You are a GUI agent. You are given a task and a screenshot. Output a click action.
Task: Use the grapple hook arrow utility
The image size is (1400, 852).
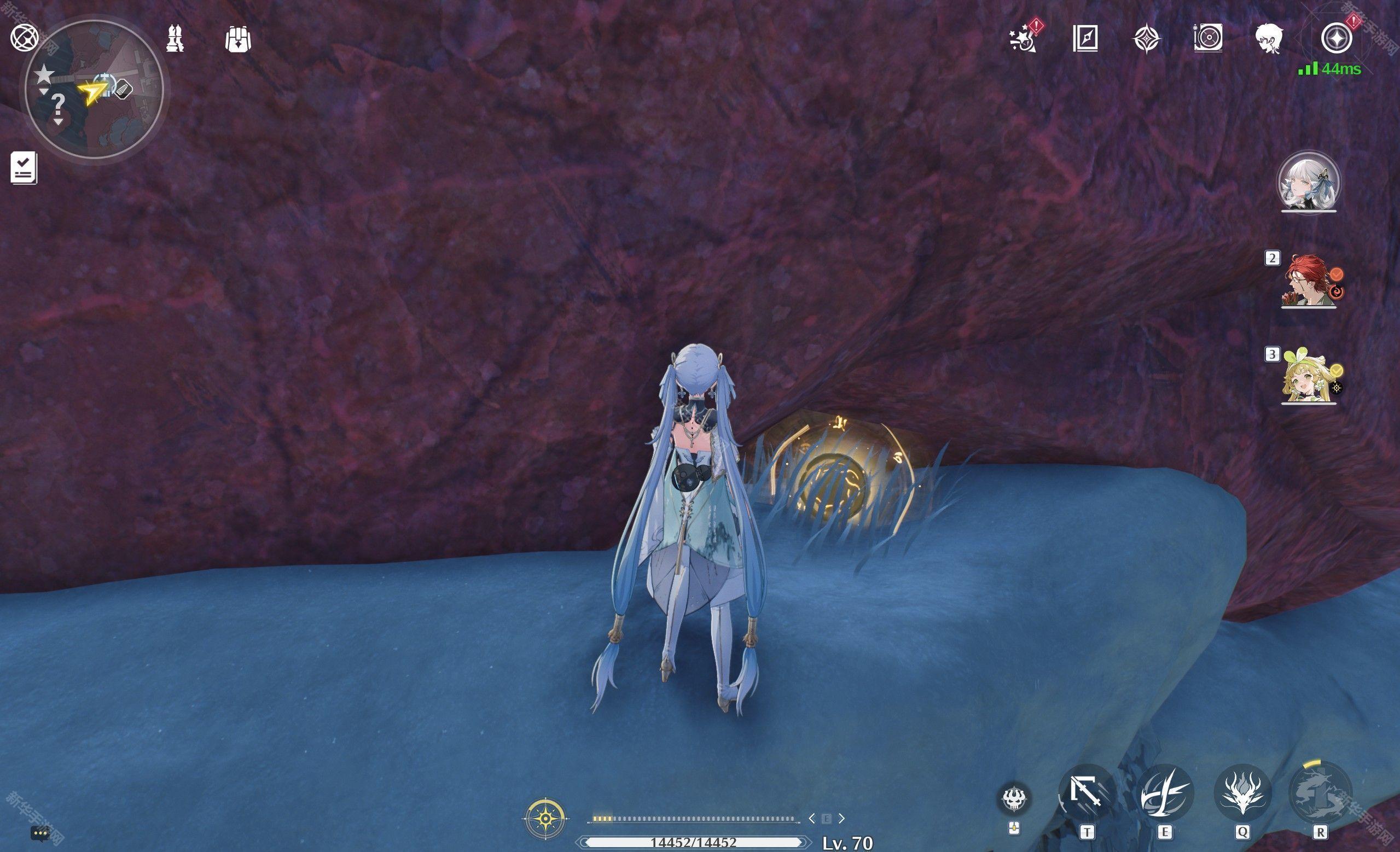pyautogui.click(x=1086, y=792)
